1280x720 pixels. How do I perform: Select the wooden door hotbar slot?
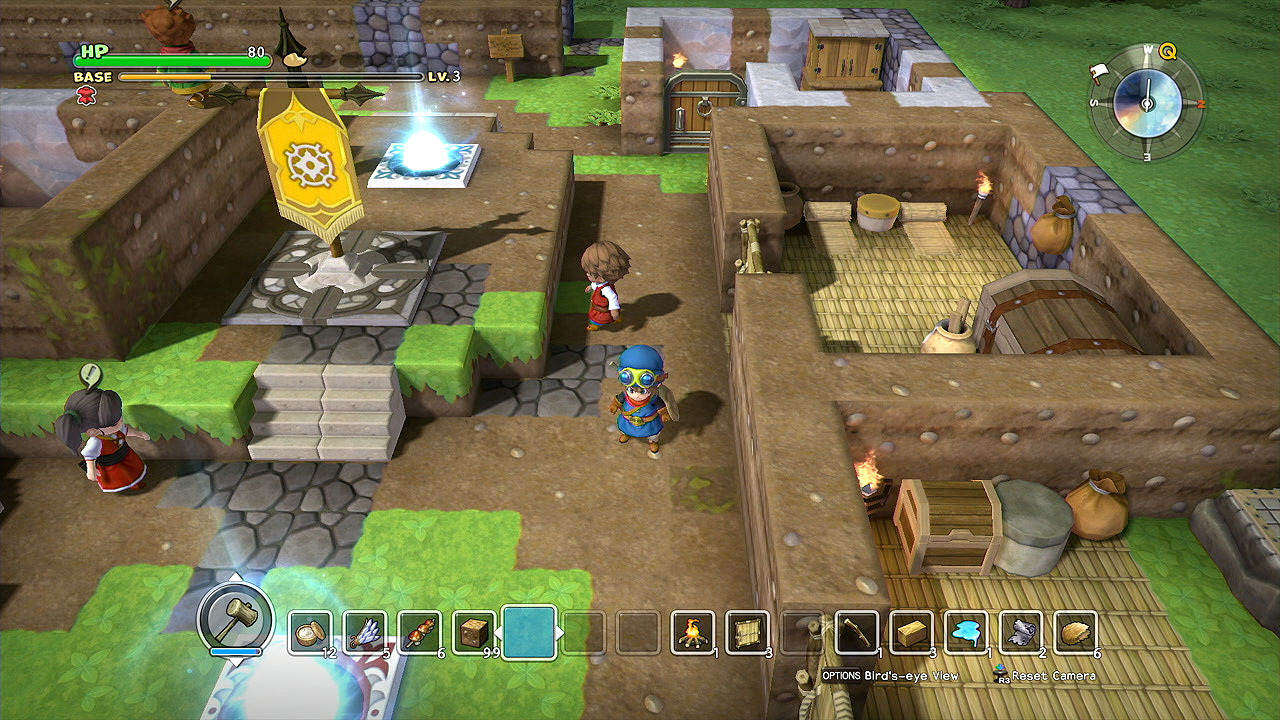747,632
